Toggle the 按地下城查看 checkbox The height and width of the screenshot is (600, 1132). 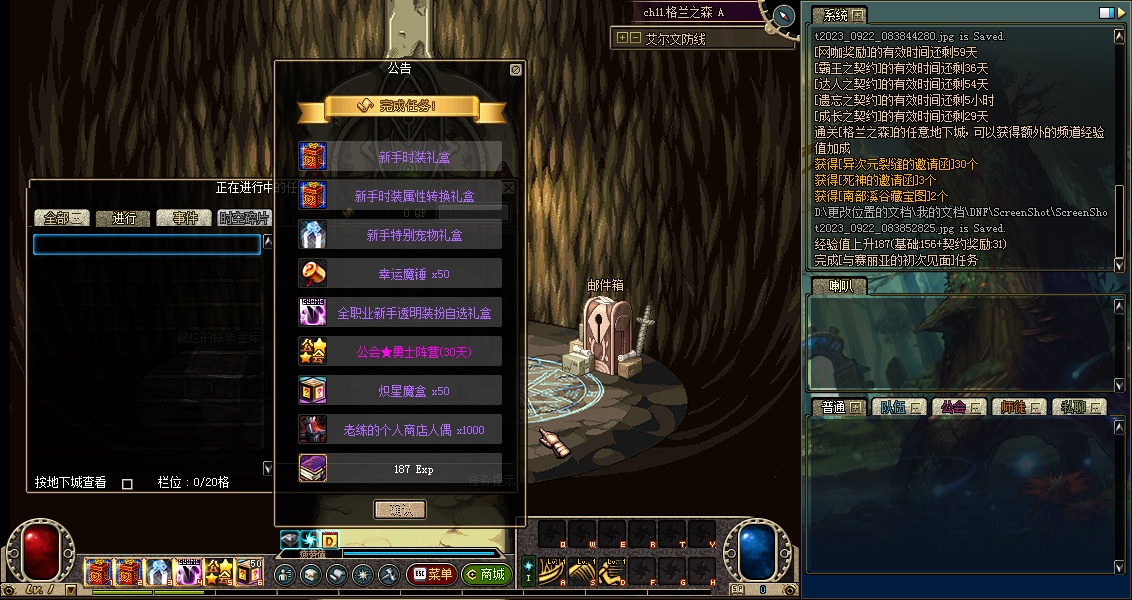127,484
